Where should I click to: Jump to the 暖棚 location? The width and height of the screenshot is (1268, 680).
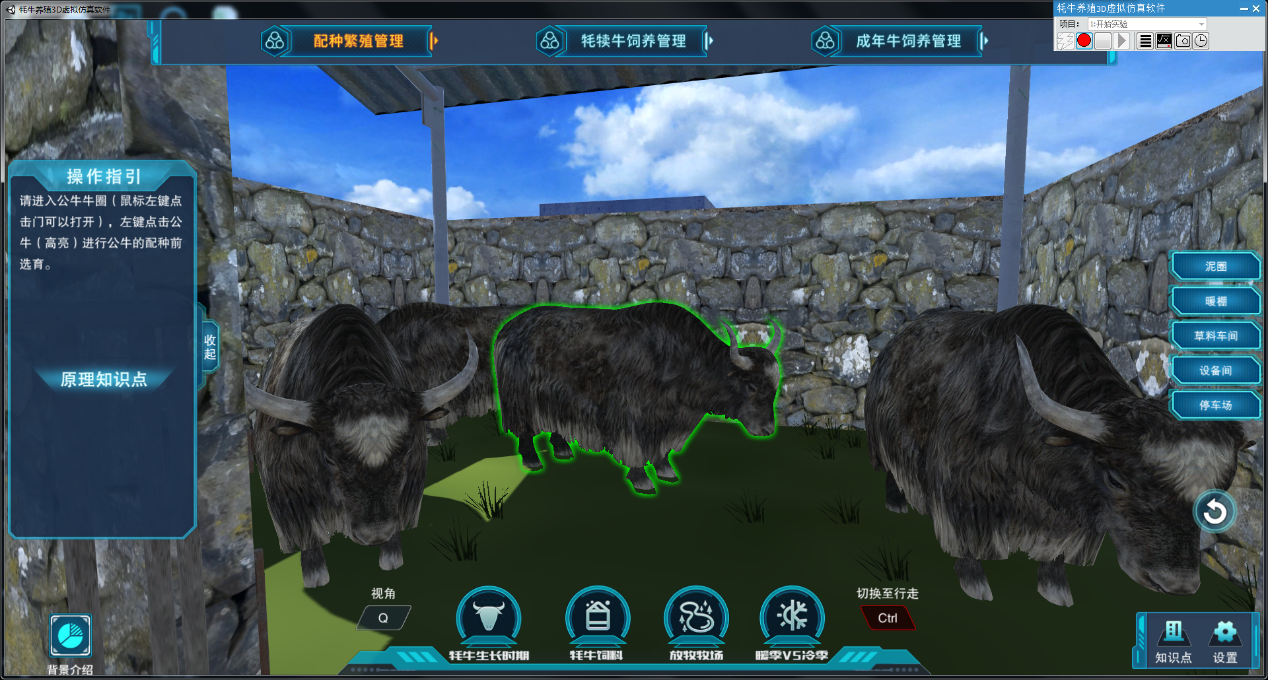pos(1215,301)
